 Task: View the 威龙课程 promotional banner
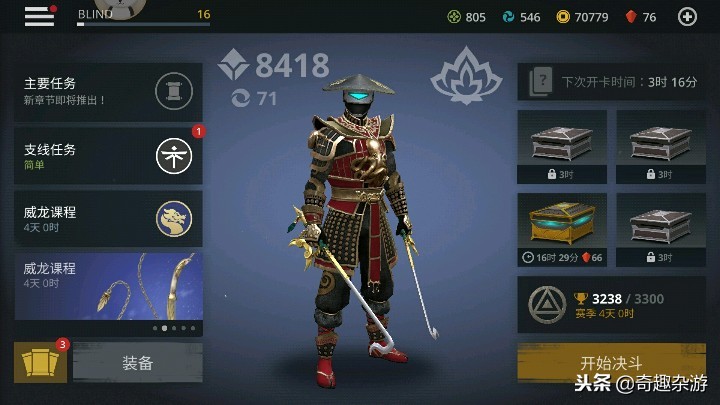coord(109,293)
